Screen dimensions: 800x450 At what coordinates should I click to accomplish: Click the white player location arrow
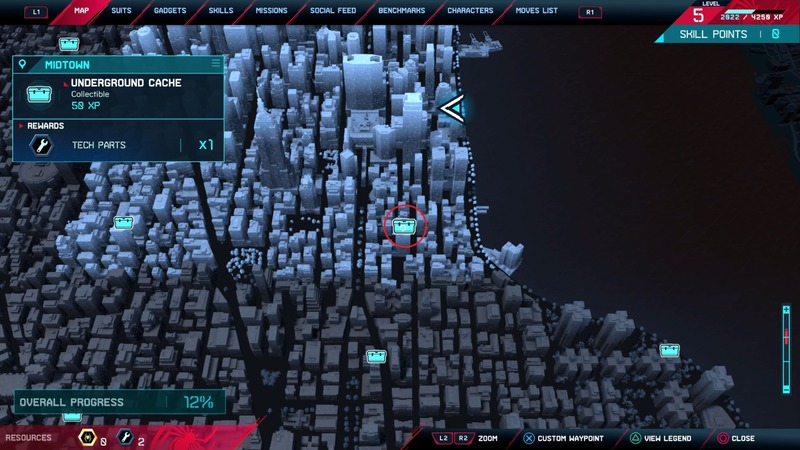pos(452,107)
